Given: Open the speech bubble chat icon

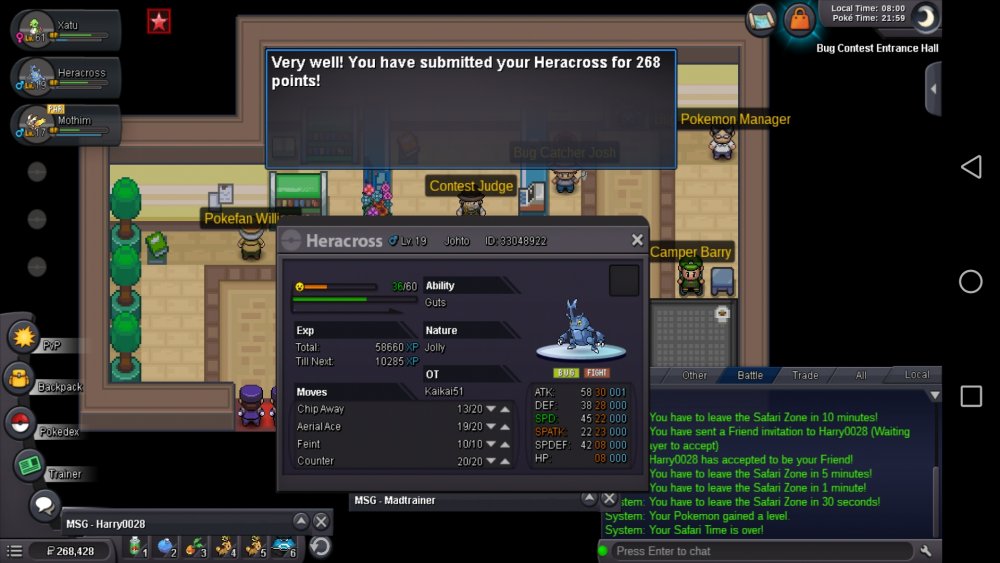Looking at the screenshot, I should tap(44, 503).
